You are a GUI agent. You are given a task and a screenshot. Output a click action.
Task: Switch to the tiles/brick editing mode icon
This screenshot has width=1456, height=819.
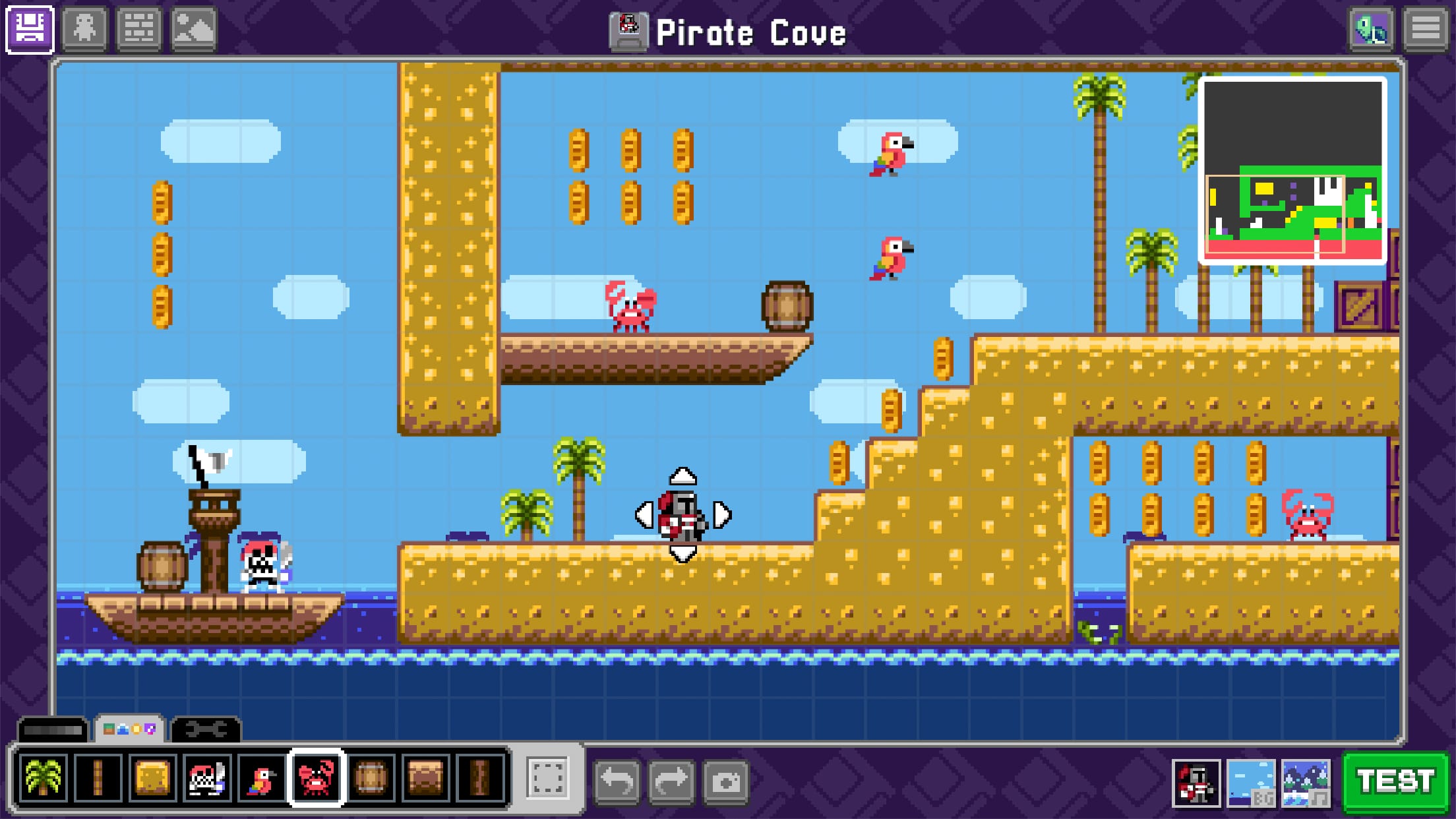pos(140,29)
